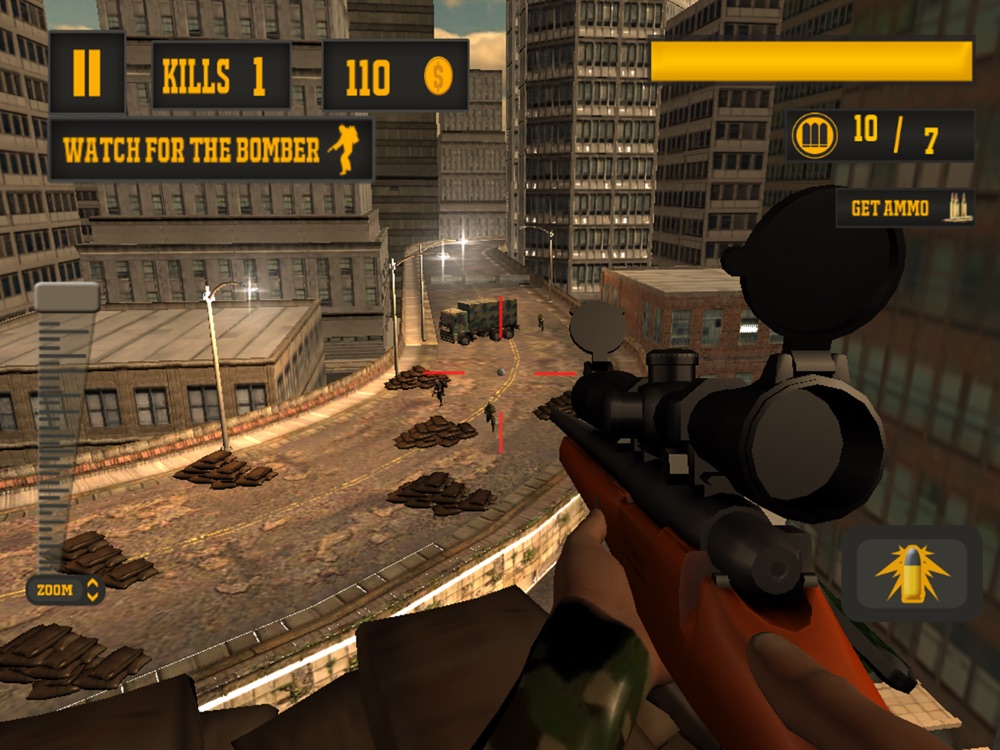Fire the rifle using the bullet button
The height and width of the screenshot is (750, 1000).
pos(911,573)
